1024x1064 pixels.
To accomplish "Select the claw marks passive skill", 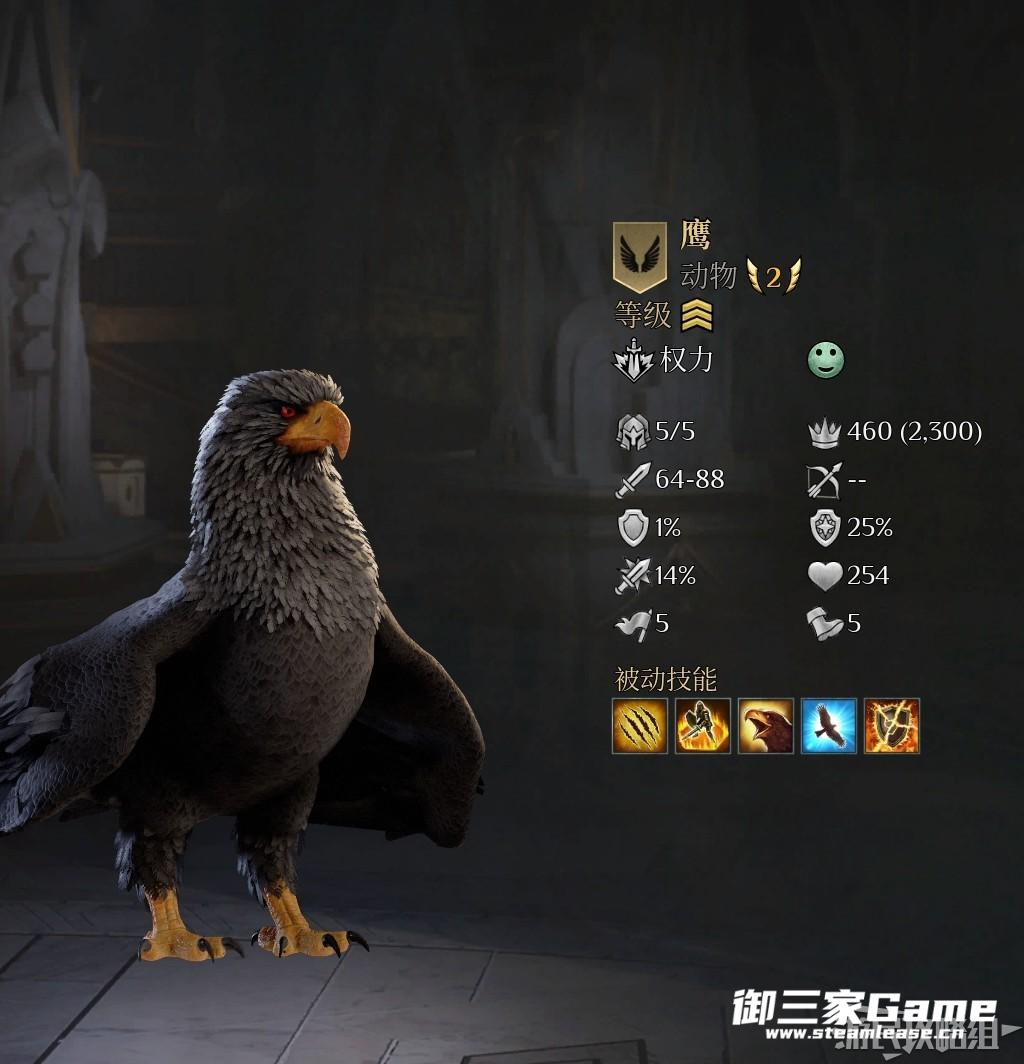I will click(x=640, y=726).
